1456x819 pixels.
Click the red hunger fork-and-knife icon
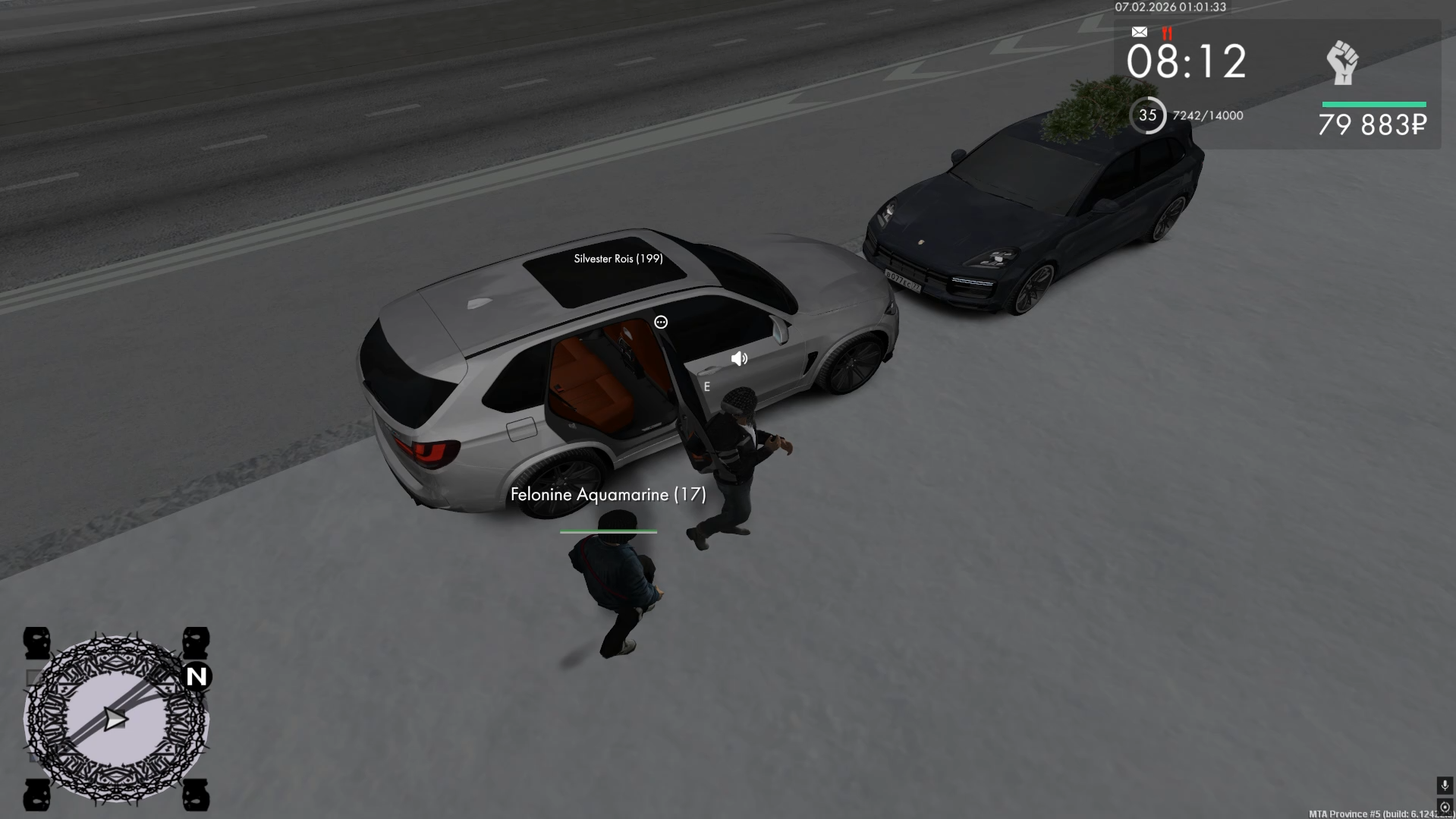[1167, 33]
